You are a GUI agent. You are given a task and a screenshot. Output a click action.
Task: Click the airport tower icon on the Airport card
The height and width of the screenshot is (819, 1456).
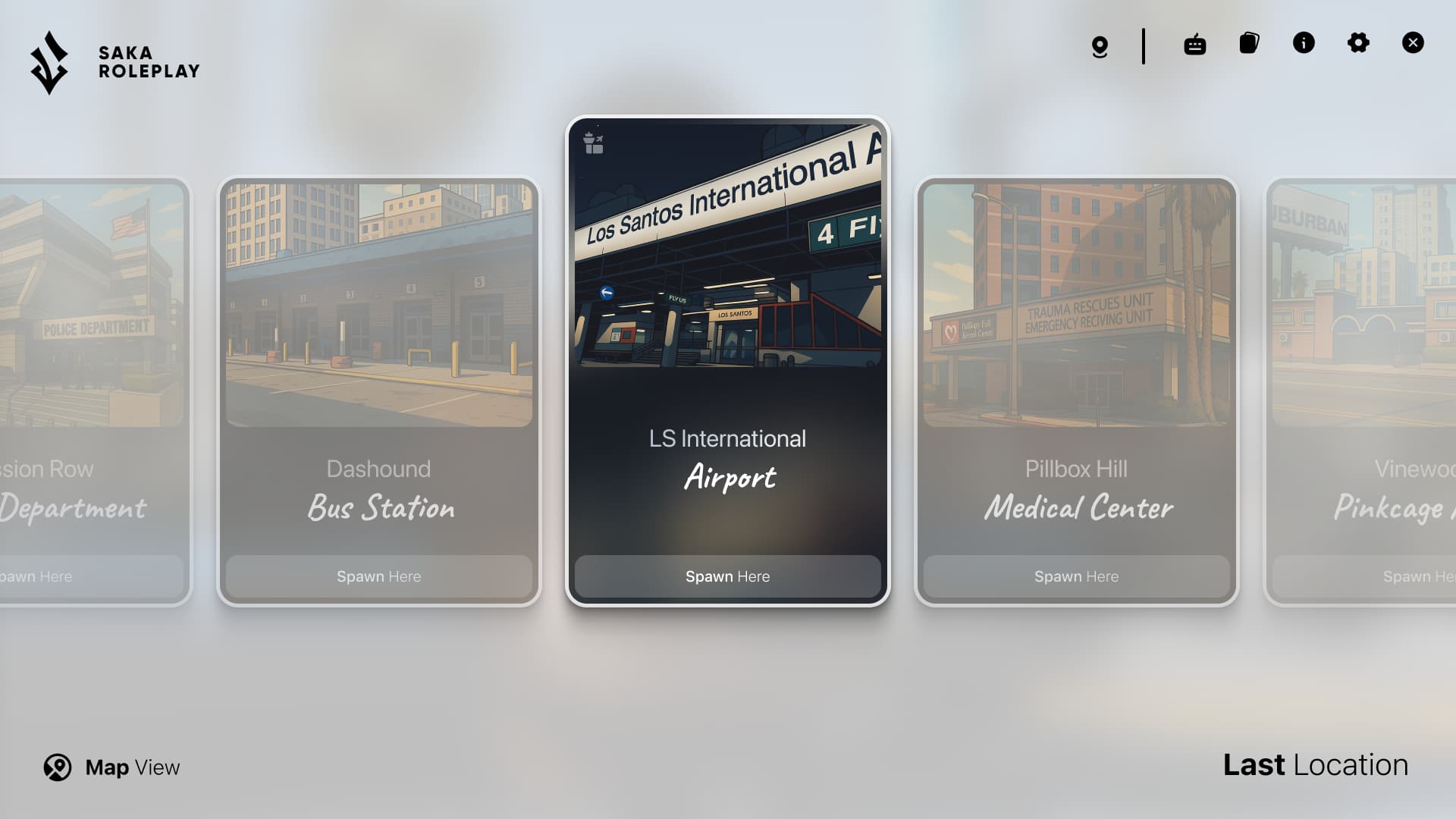(x=594, y=143)
